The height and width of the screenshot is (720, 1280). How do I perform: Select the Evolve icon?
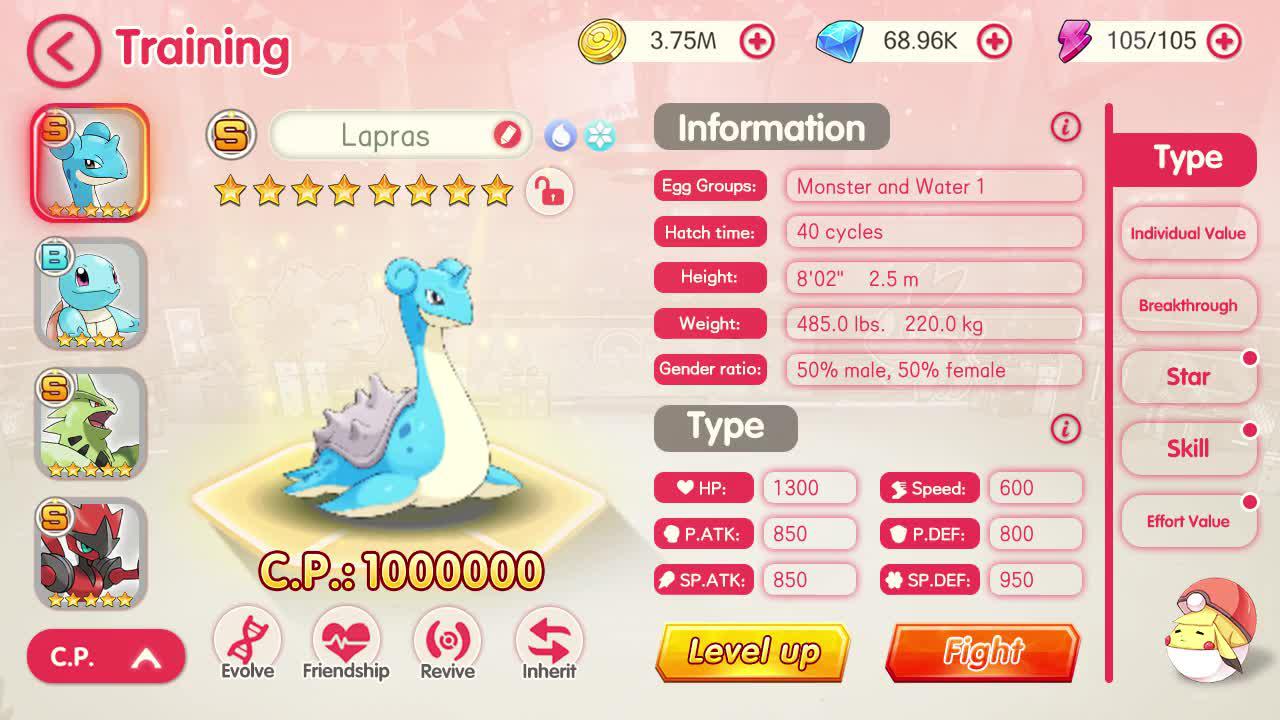(246, 640)
